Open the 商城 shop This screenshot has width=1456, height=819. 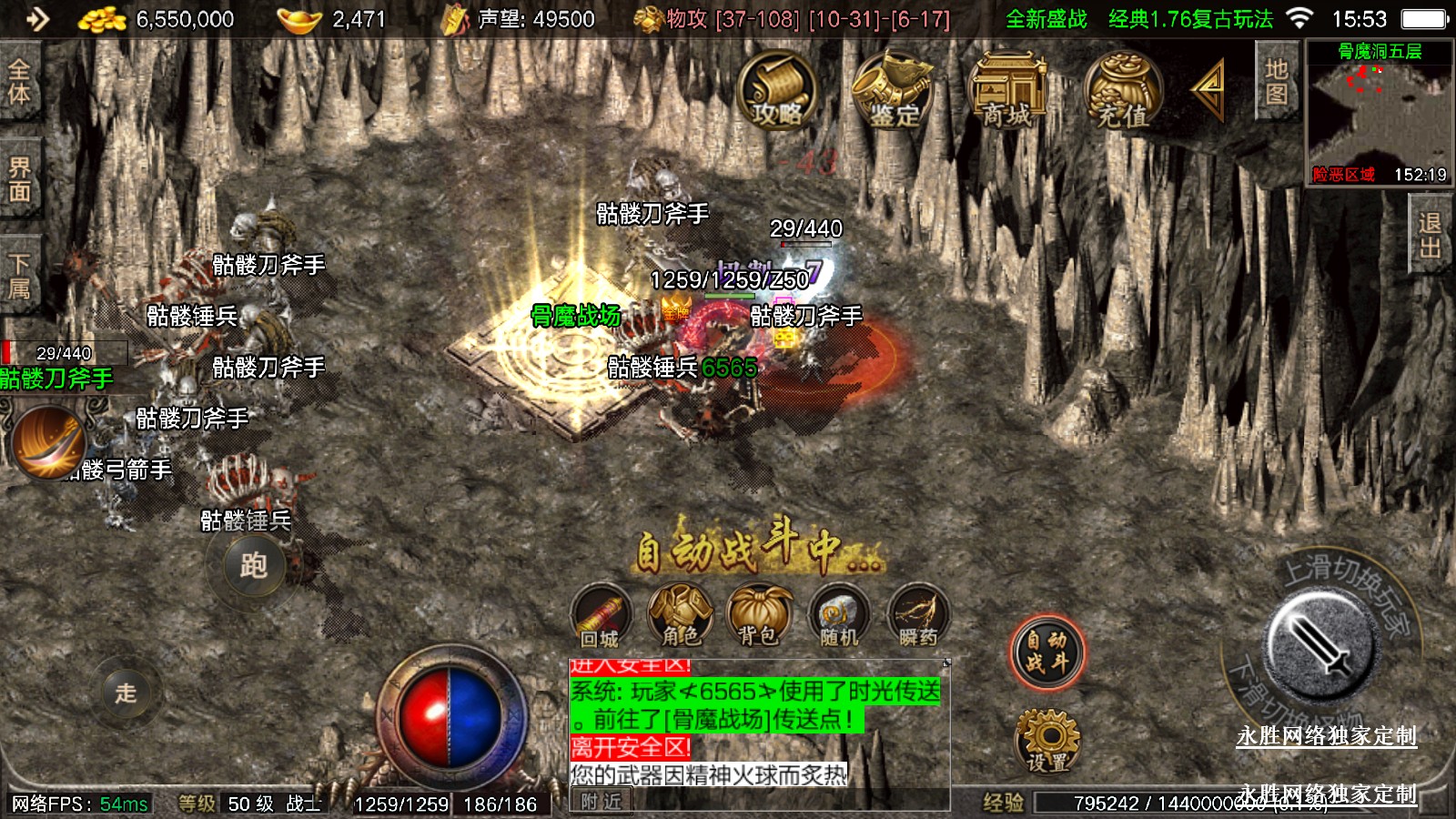click(x=1007, y=91)
